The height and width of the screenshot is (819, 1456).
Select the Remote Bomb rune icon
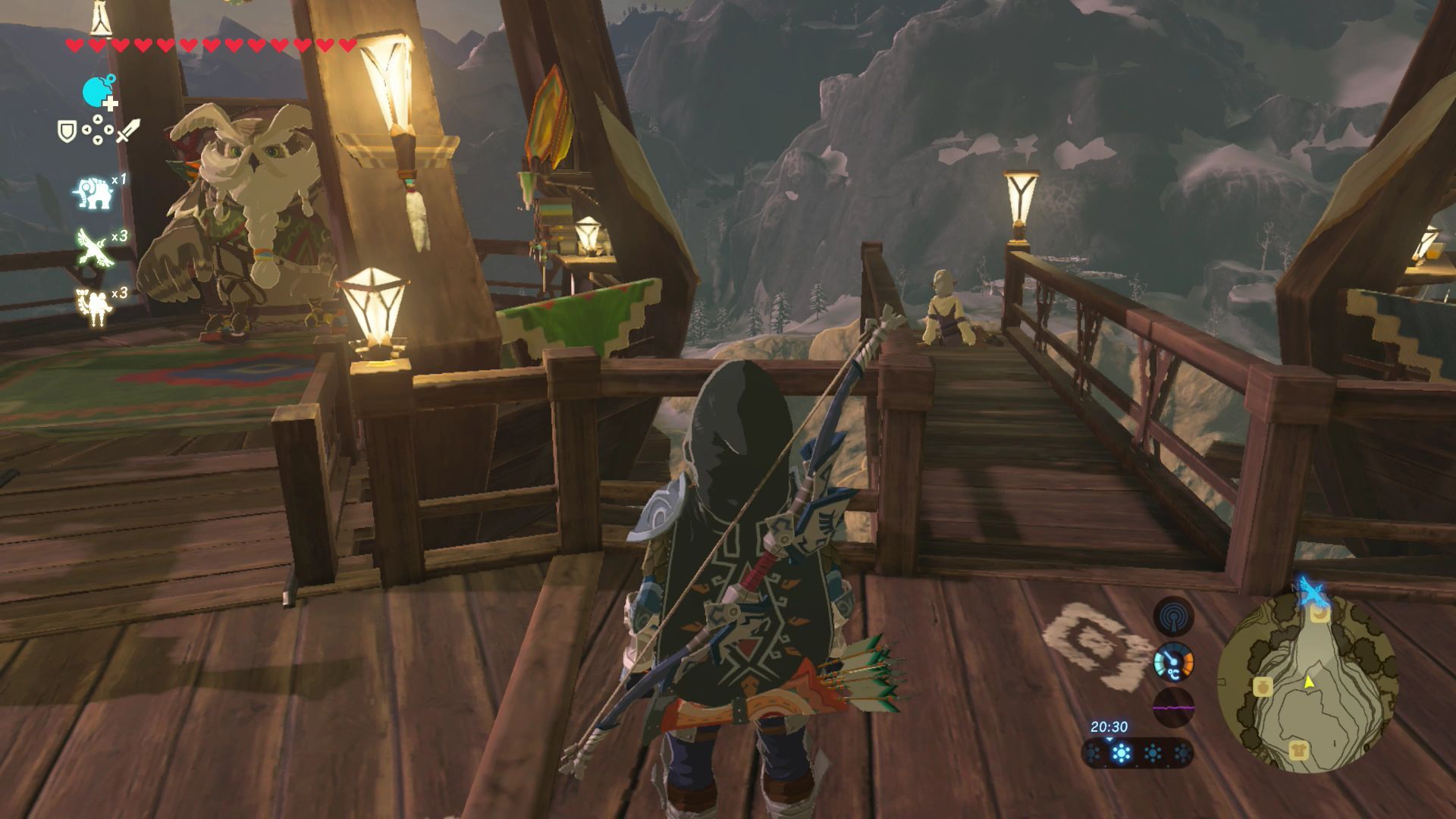click(98, 93)
